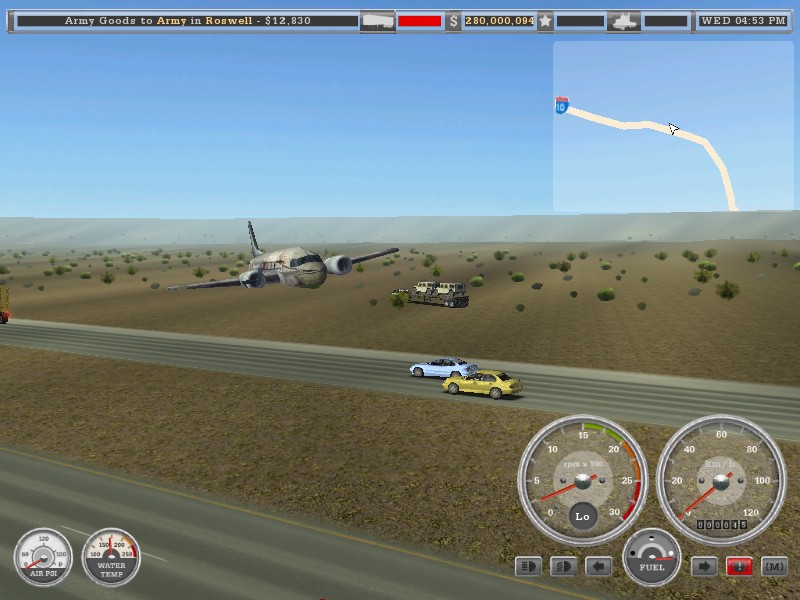Click the (M) button on dashboard
This screenshot has height=600, width=800.
click(x=775, y=567)
